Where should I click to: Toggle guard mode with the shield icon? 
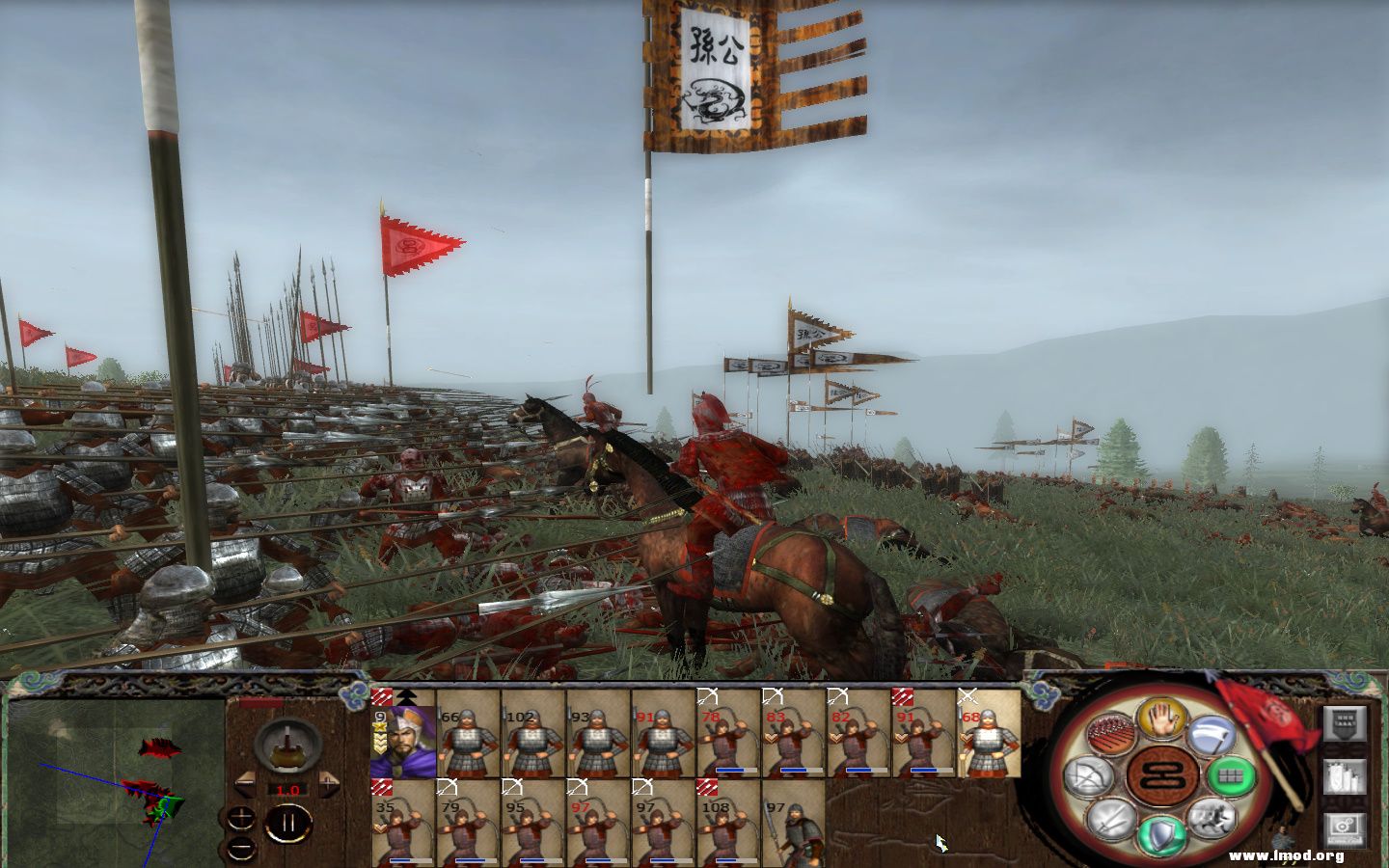click(1163, 833)
